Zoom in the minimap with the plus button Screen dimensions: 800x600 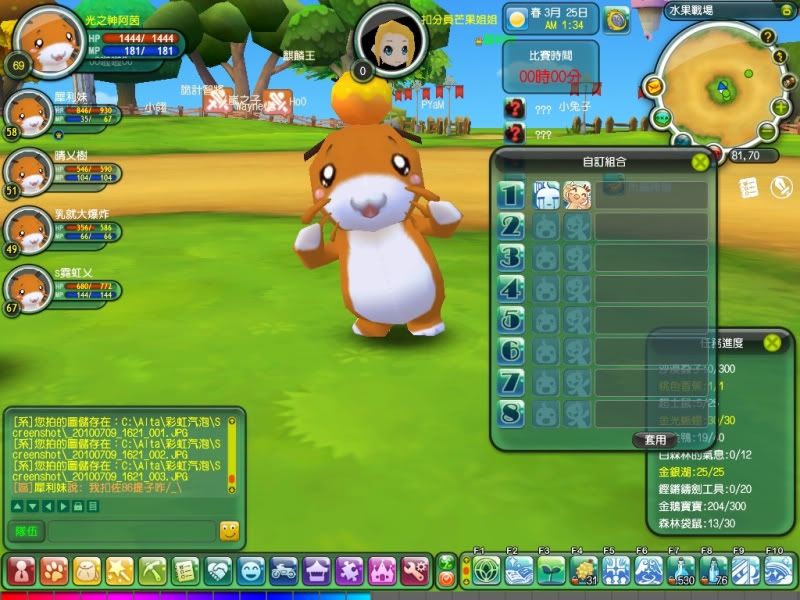tap(781, 107)
